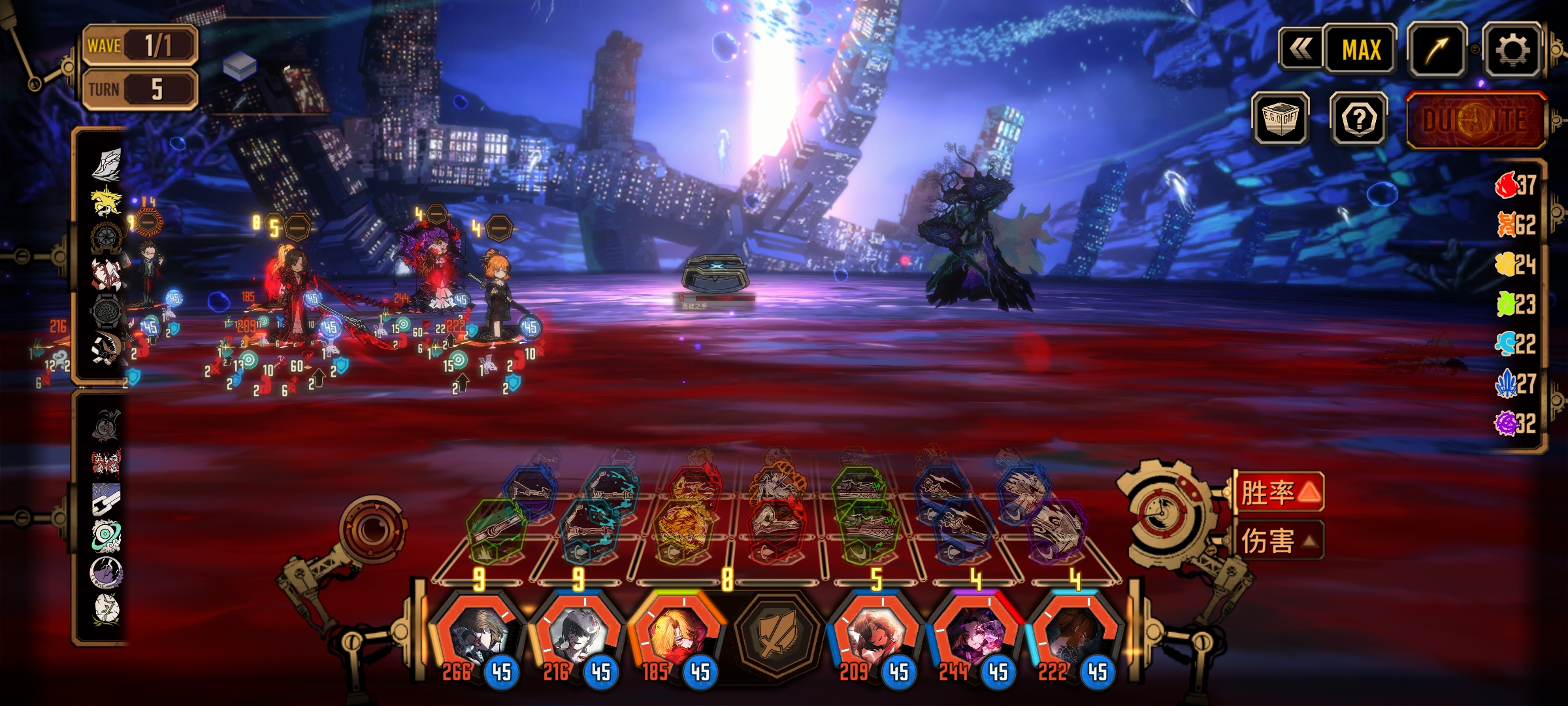Inspect the chain gift icon
The height and width of the screenshot is (706, 1568).
[x=105, y=499]
